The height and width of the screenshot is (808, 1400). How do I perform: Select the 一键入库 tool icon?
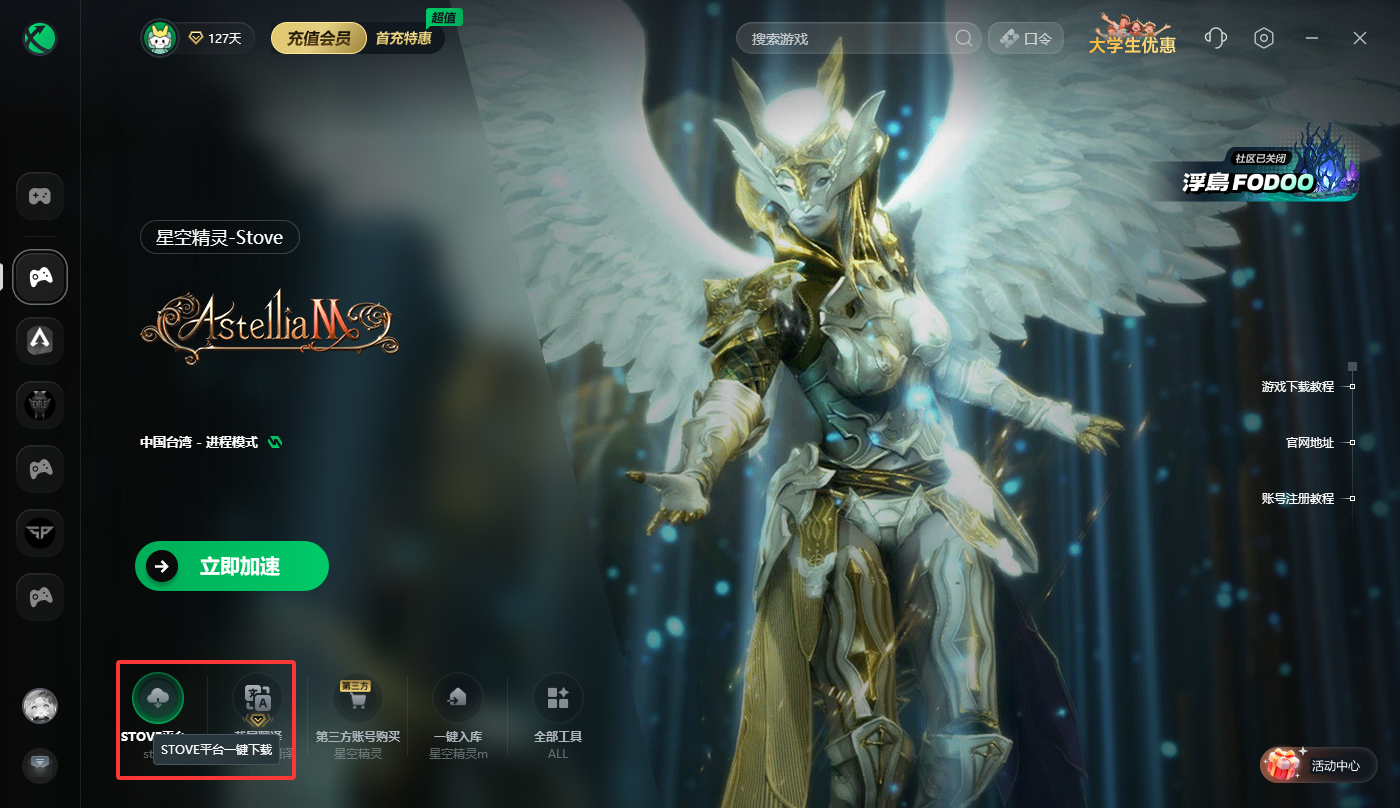(x=458, y=698)
